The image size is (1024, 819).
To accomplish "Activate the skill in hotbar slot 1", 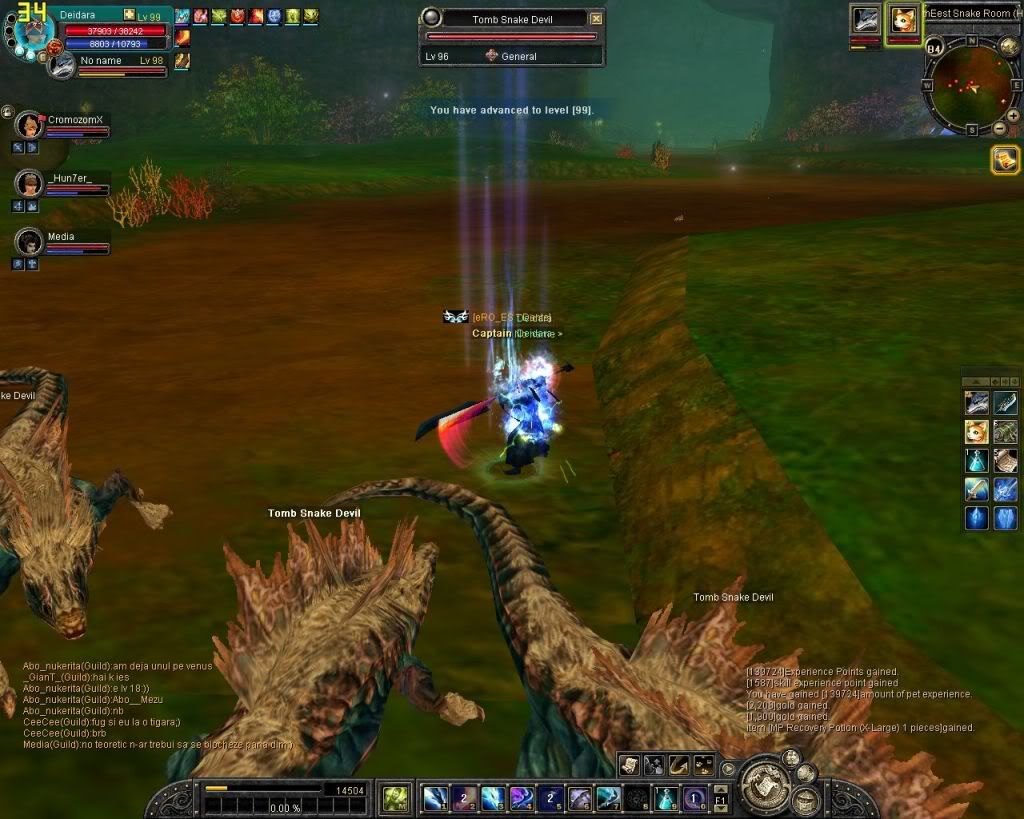I will tap(435, 798).
